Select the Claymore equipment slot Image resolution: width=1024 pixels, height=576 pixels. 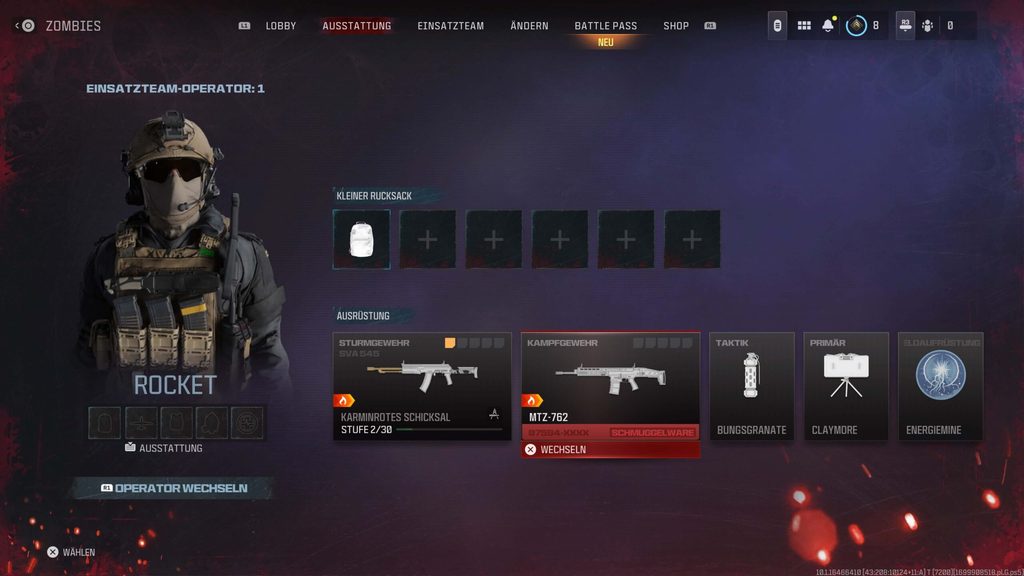point(846,386)
